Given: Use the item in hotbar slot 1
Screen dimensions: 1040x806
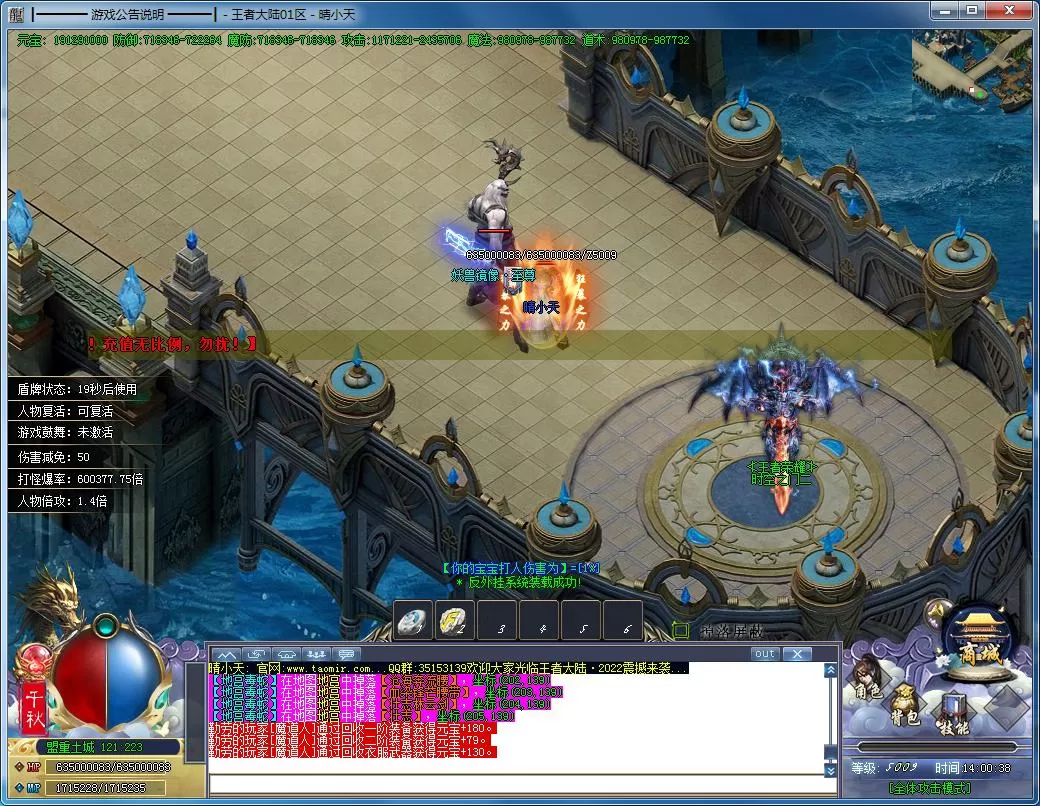Looking at the screenshot, I should point(413,621).
